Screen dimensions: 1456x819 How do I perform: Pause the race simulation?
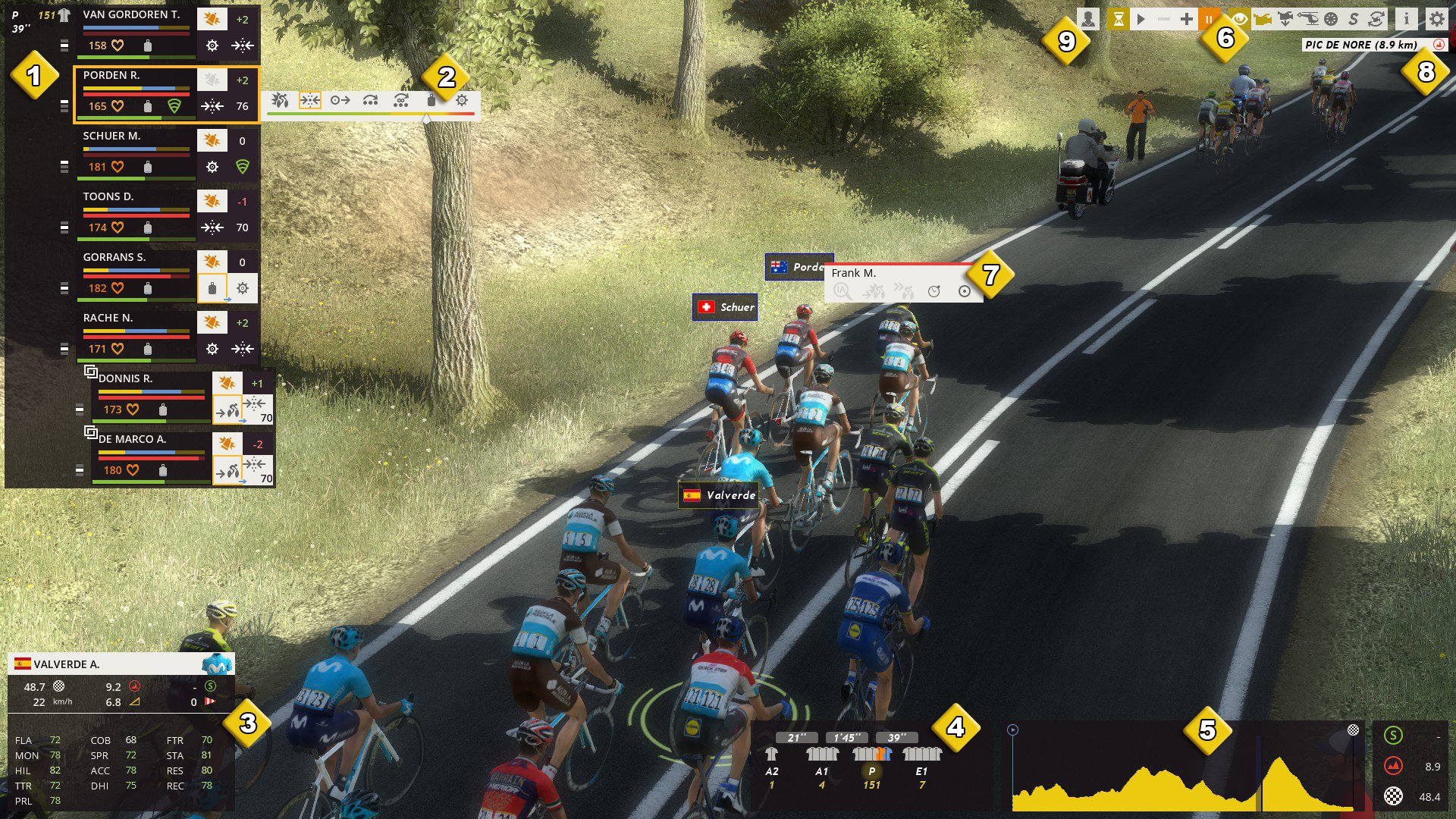1209,20
